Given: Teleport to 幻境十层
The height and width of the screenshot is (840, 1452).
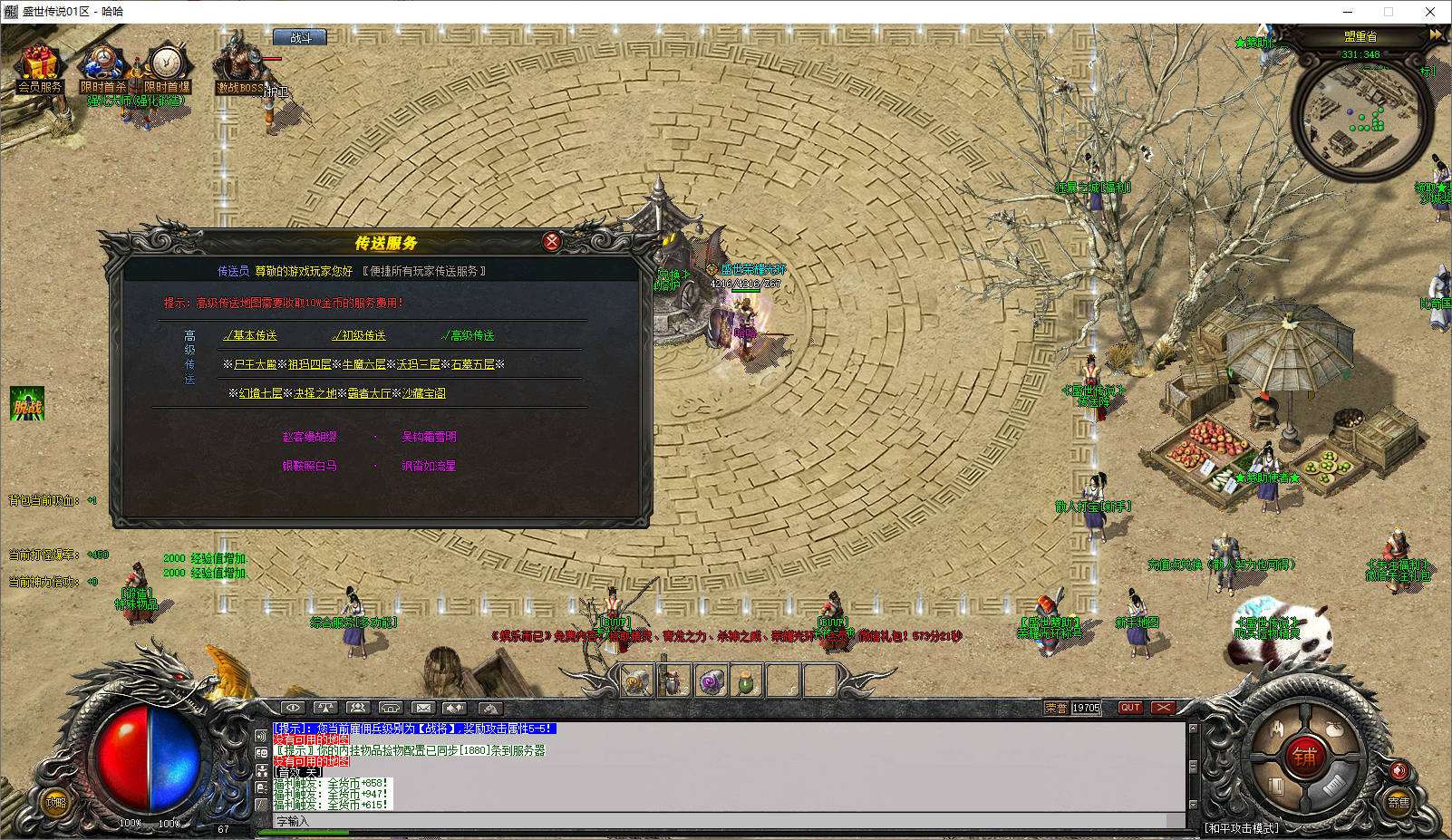Looking at the screenshot, I should click(261, 393).
